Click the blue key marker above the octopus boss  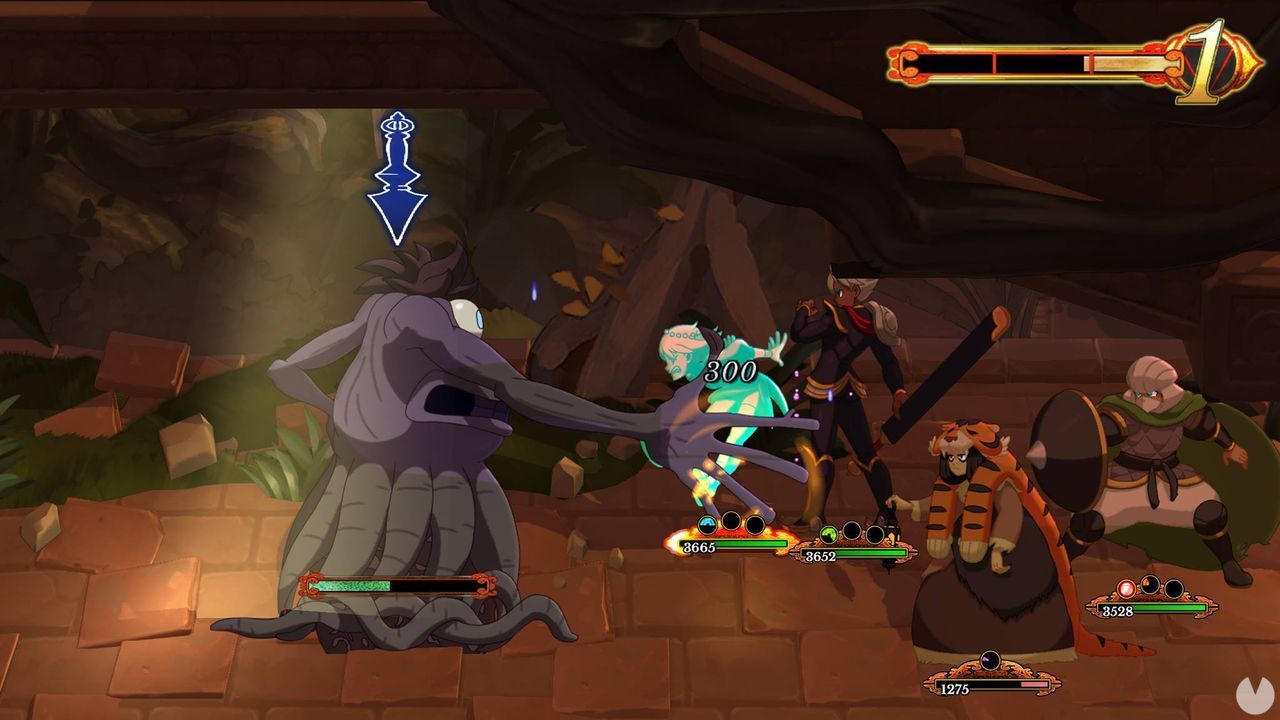tap(399, 128)
